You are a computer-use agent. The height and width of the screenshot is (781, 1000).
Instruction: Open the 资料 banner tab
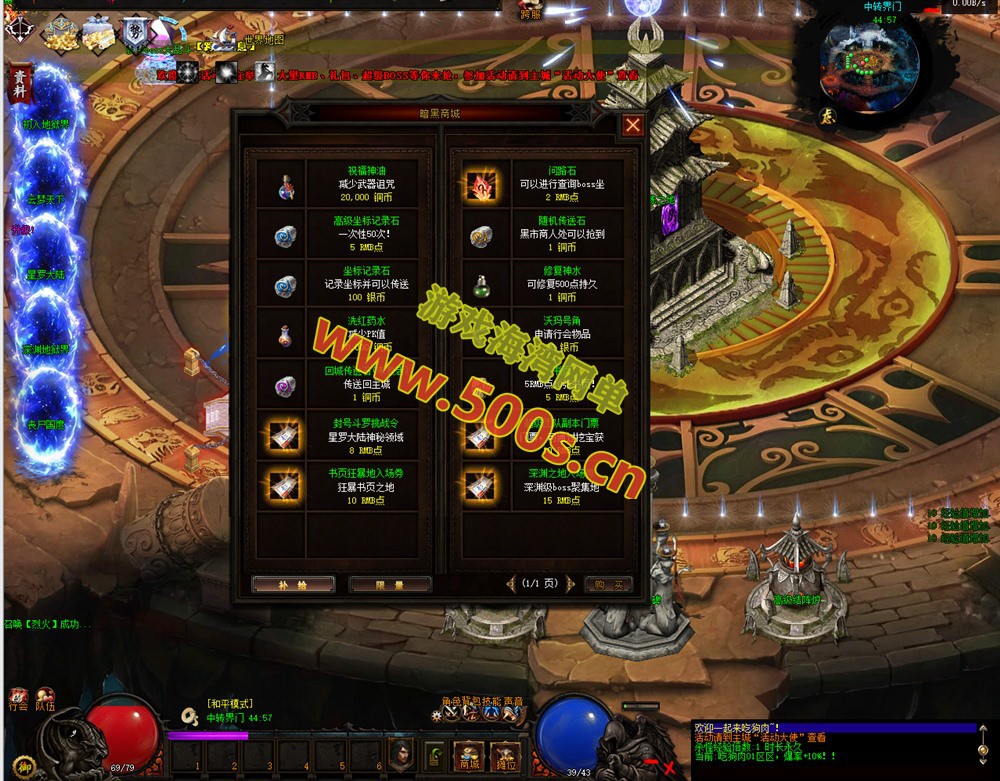(x=20, y=84)
